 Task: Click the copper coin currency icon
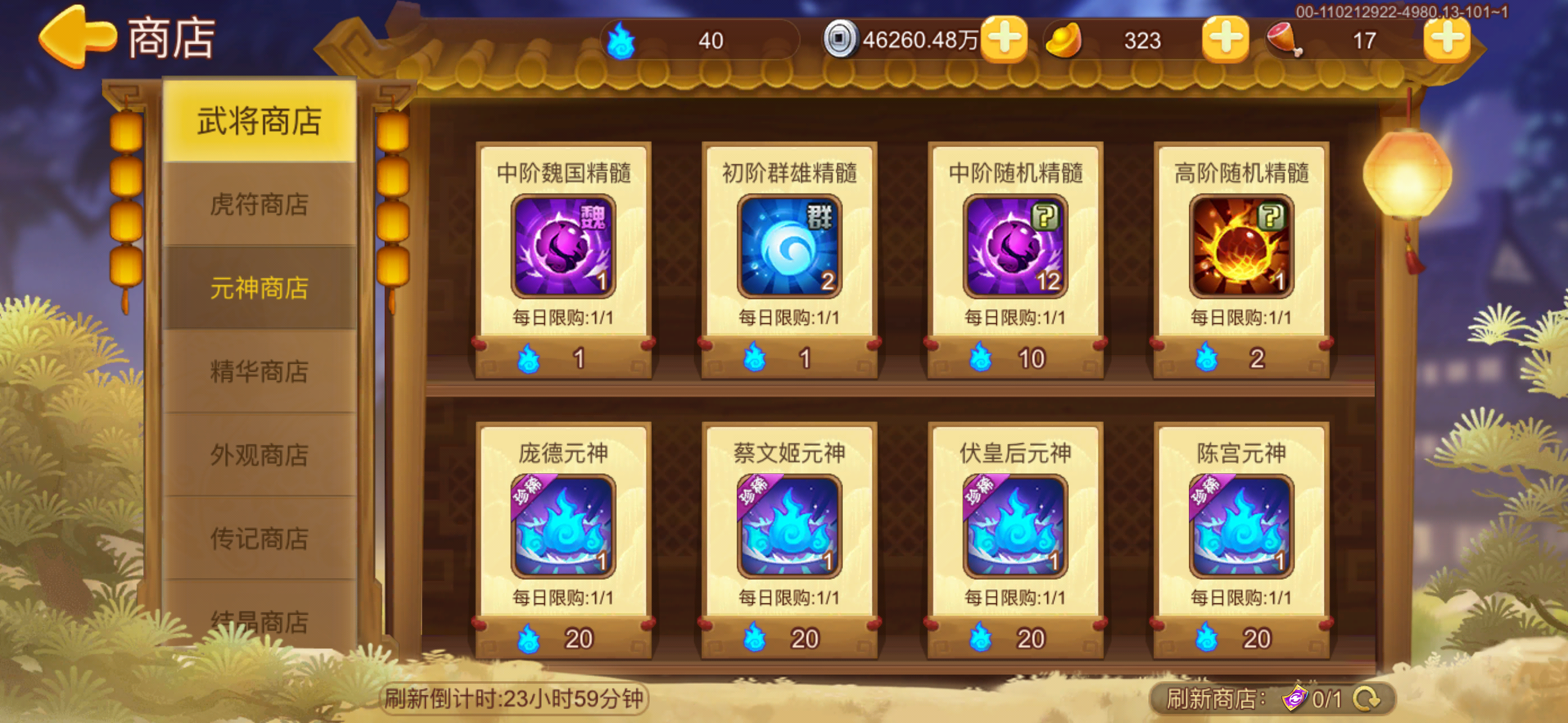tap(843, 40)
